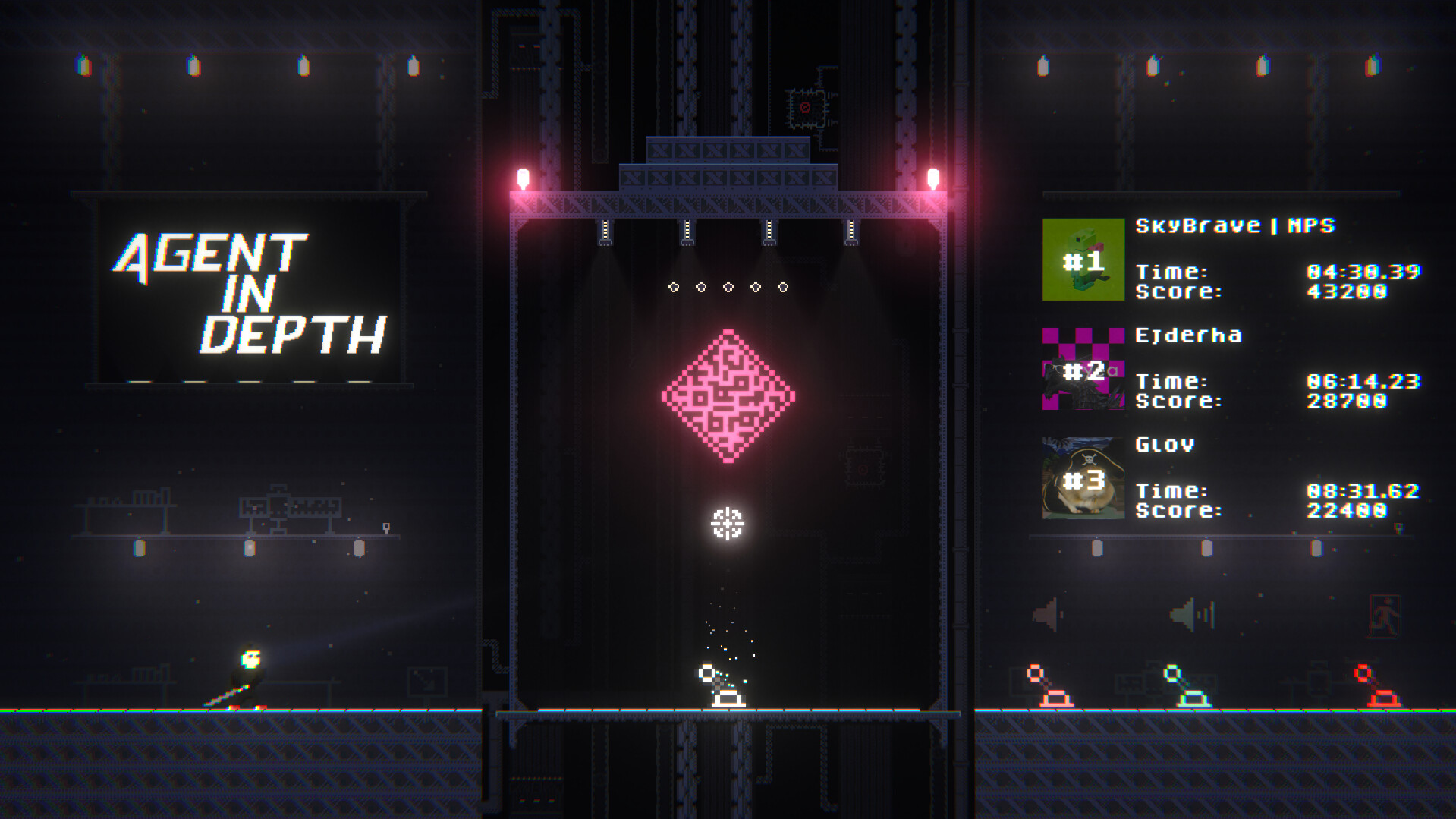
Task: Toggle the left pink corner light
Action: [x=521, y=176]
